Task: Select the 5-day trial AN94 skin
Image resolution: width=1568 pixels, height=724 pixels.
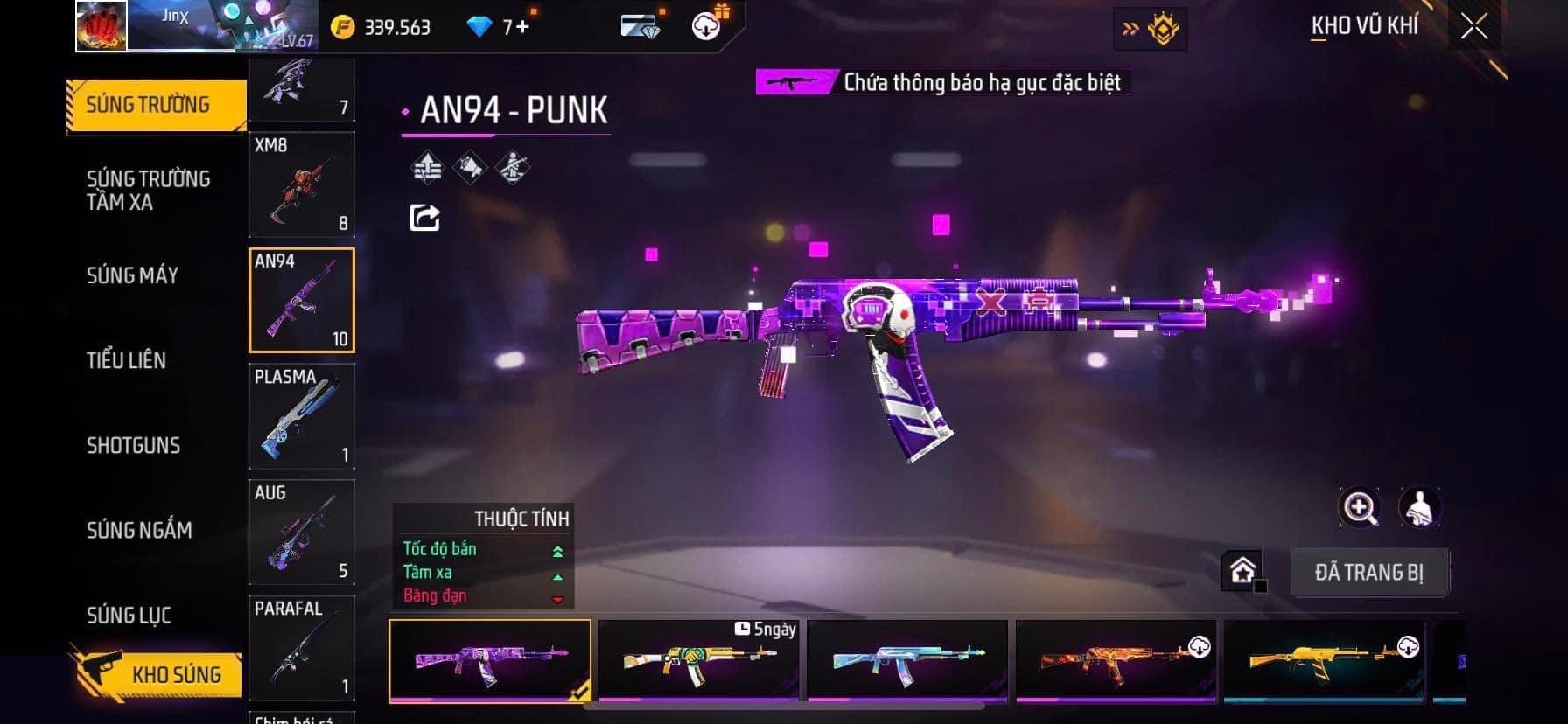Action: click(698, 660)
